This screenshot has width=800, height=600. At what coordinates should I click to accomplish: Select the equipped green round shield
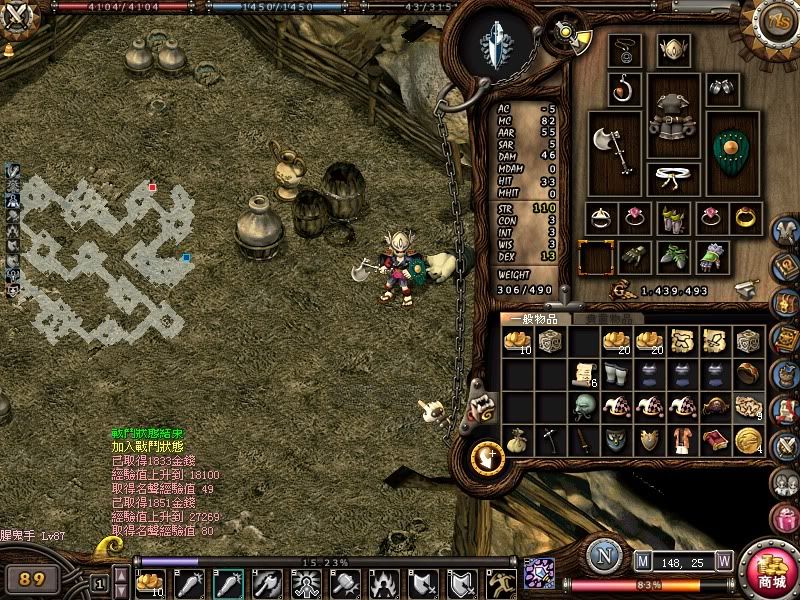(735, 152)
